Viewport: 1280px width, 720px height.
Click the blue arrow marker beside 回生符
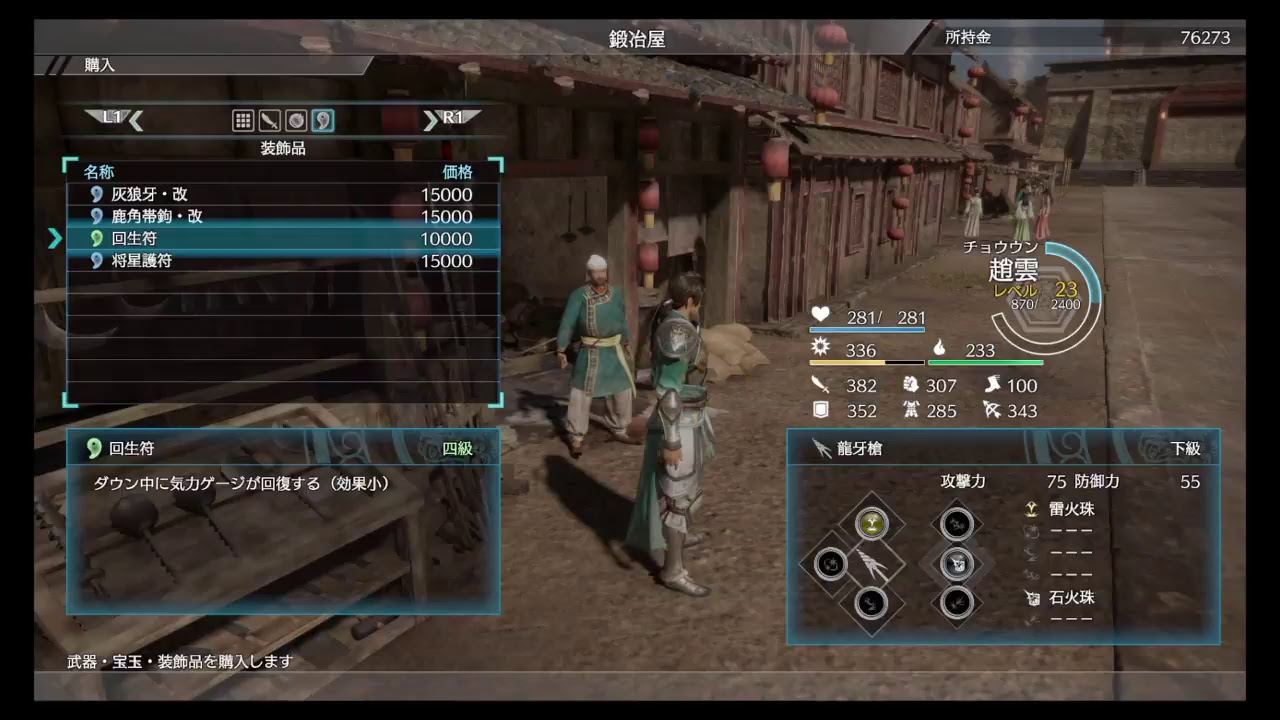point(57,239)
